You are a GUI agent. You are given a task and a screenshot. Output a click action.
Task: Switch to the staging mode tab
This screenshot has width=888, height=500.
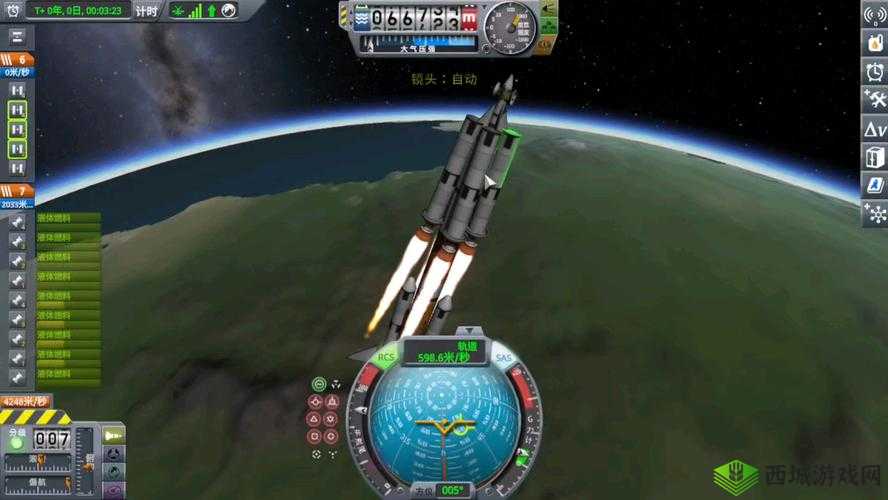click(x=114, y=435)
